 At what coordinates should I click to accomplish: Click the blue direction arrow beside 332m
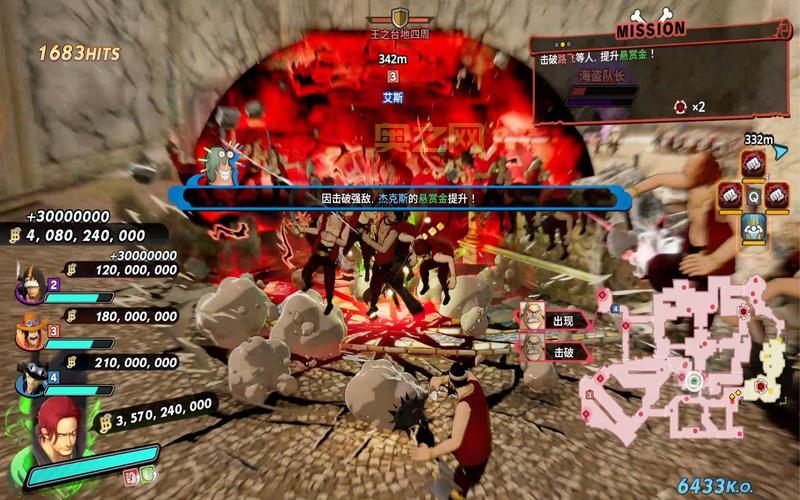779,151
